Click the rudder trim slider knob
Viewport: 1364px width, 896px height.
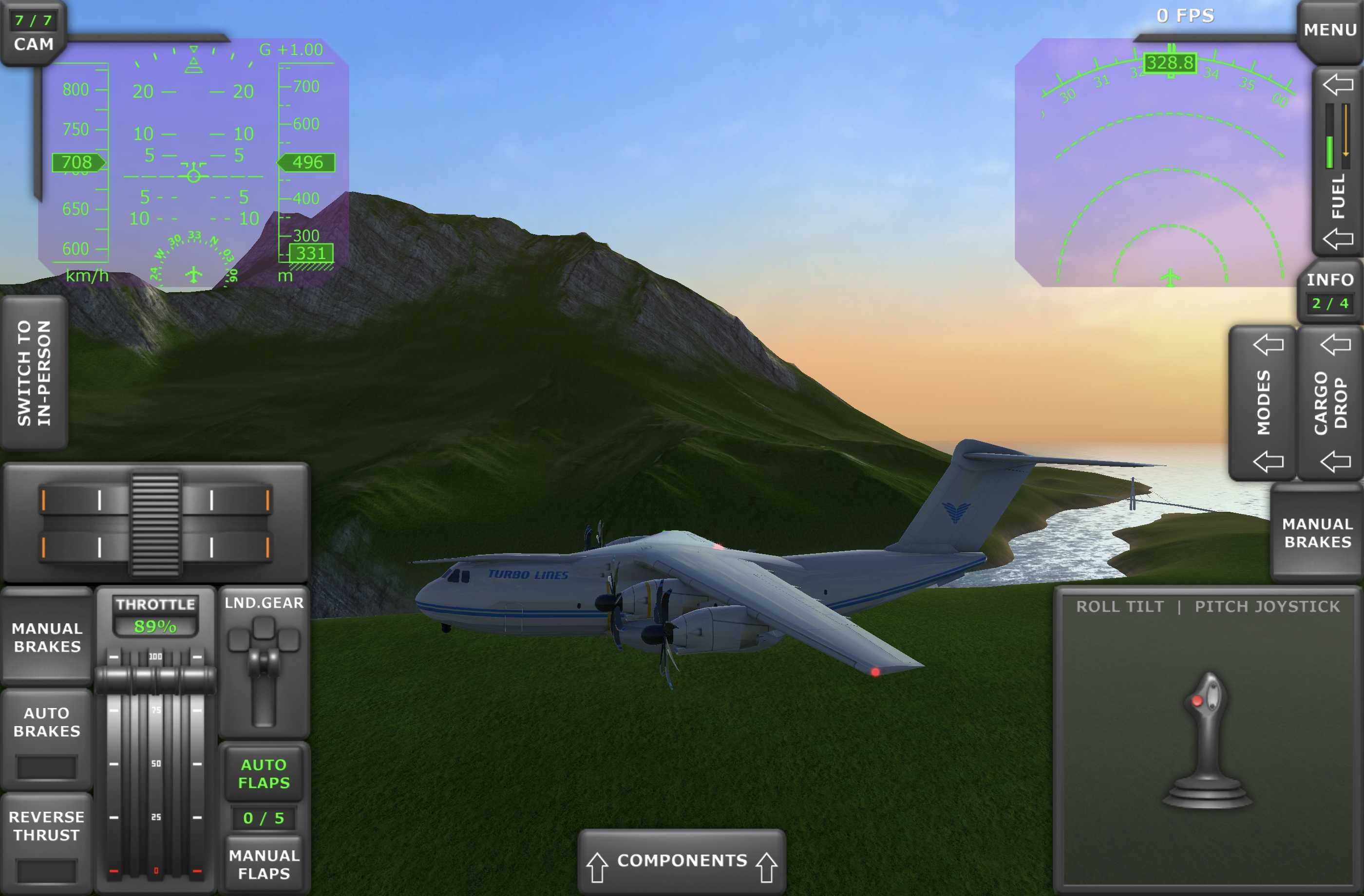[x=155, y=523]
